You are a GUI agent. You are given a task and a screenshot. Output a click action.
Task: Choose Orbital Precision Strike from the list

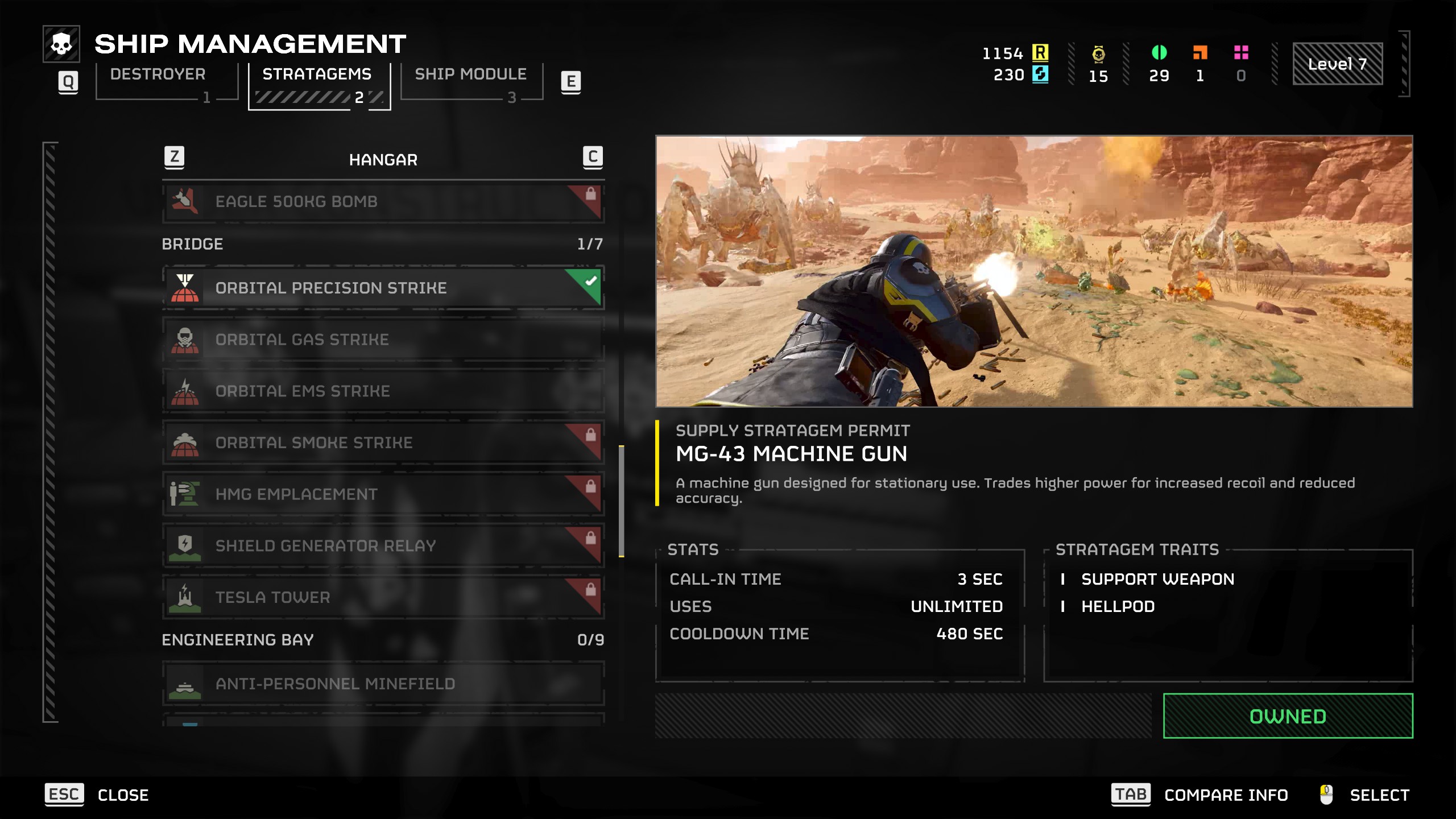pyautogui.click(x=383, y=288)
